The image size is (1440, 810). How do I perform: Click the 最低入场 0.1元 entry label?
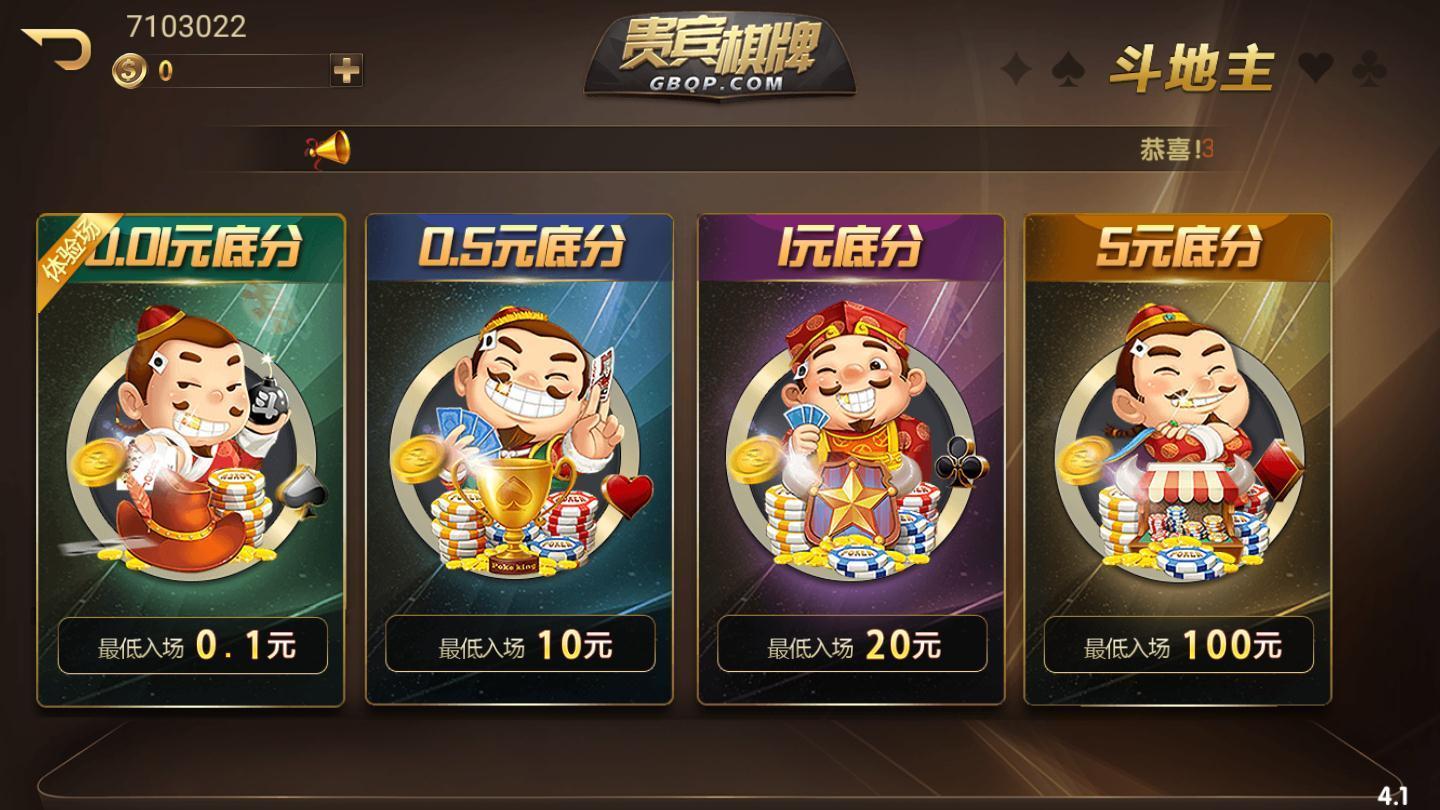(192, 646)
